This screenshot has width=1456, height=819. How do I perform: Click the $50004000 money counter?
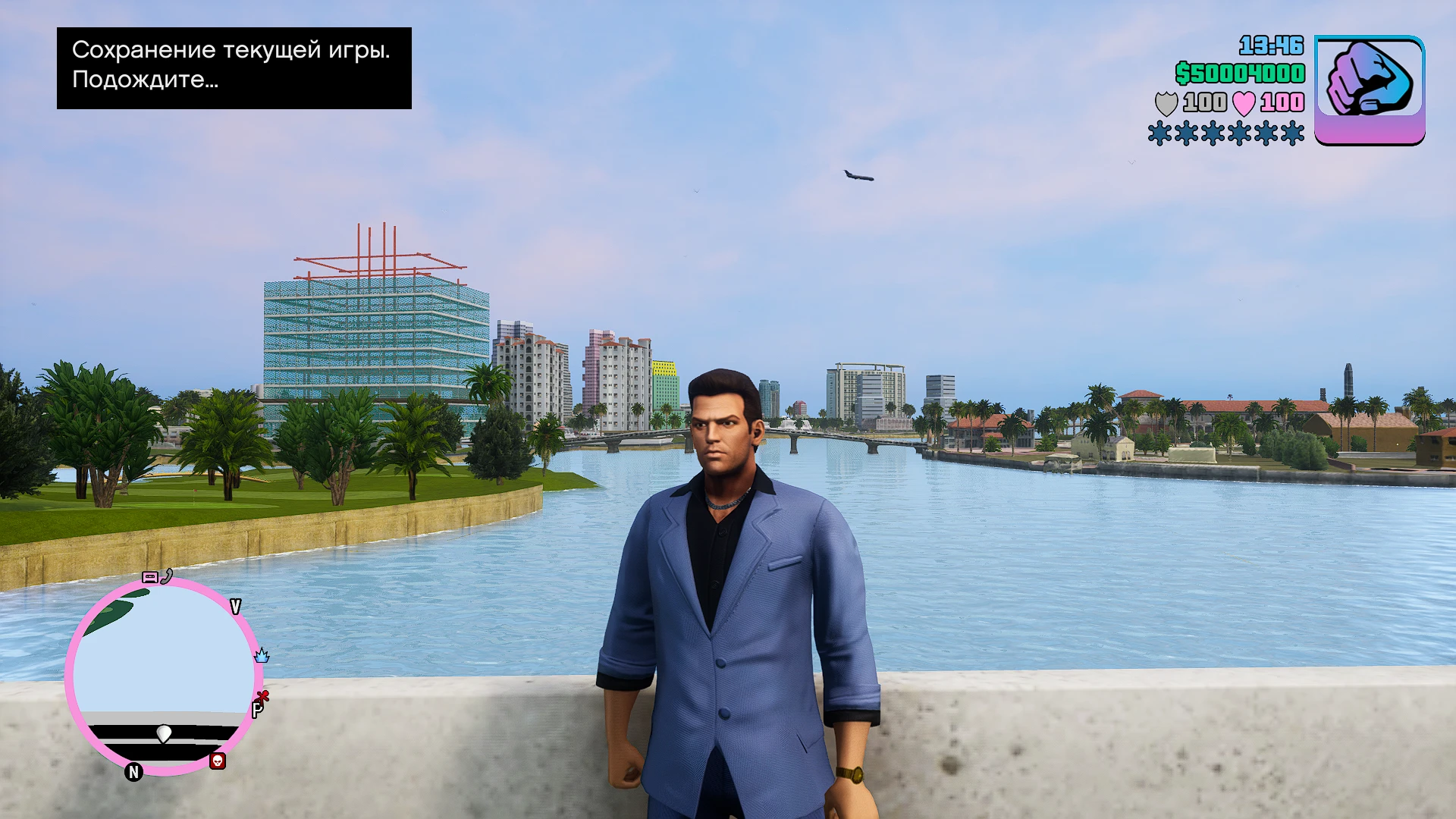1239,73
